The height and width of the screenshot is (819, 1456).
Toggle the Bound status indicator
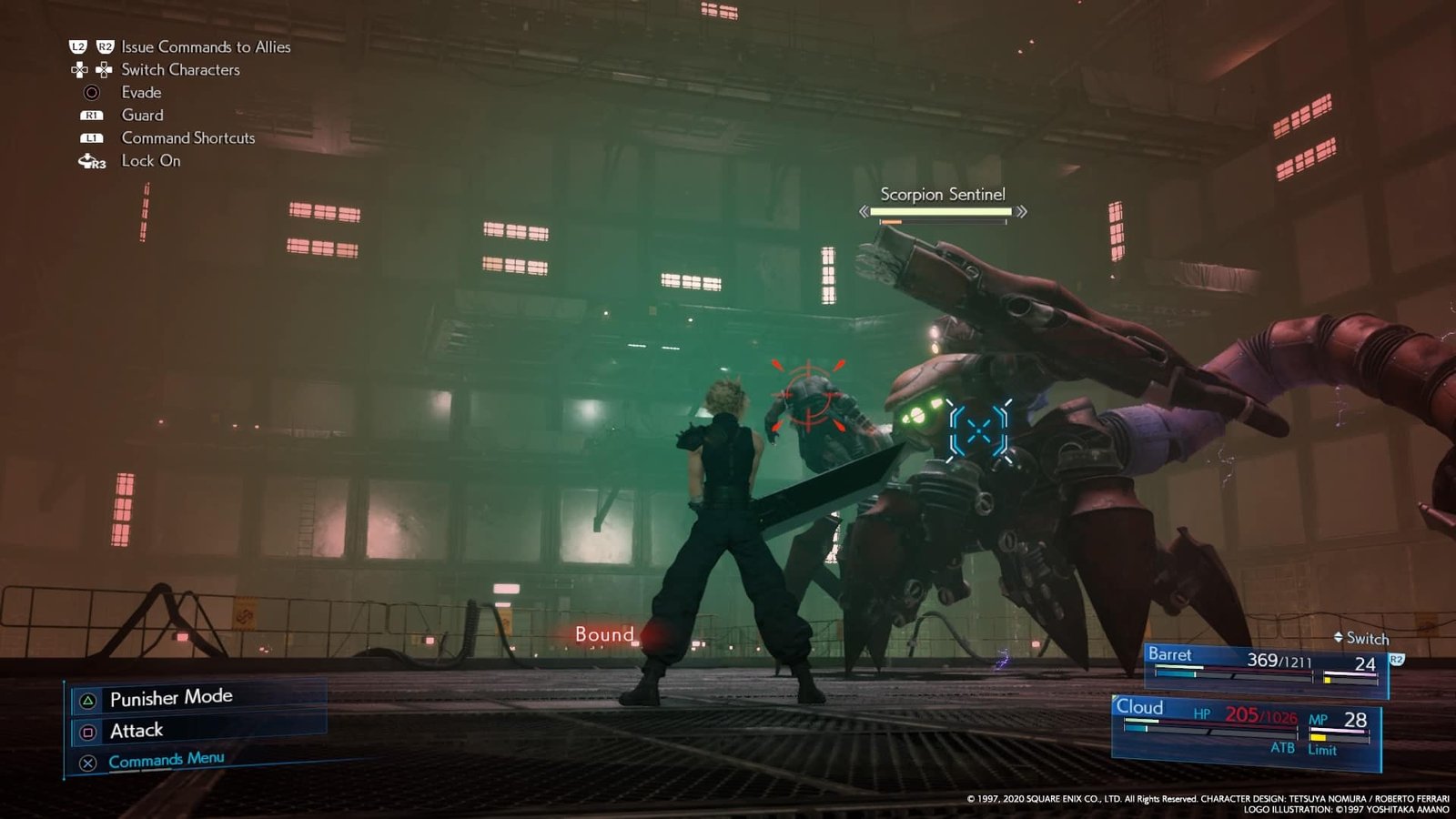pyautogui.click(x=604, y=634)
